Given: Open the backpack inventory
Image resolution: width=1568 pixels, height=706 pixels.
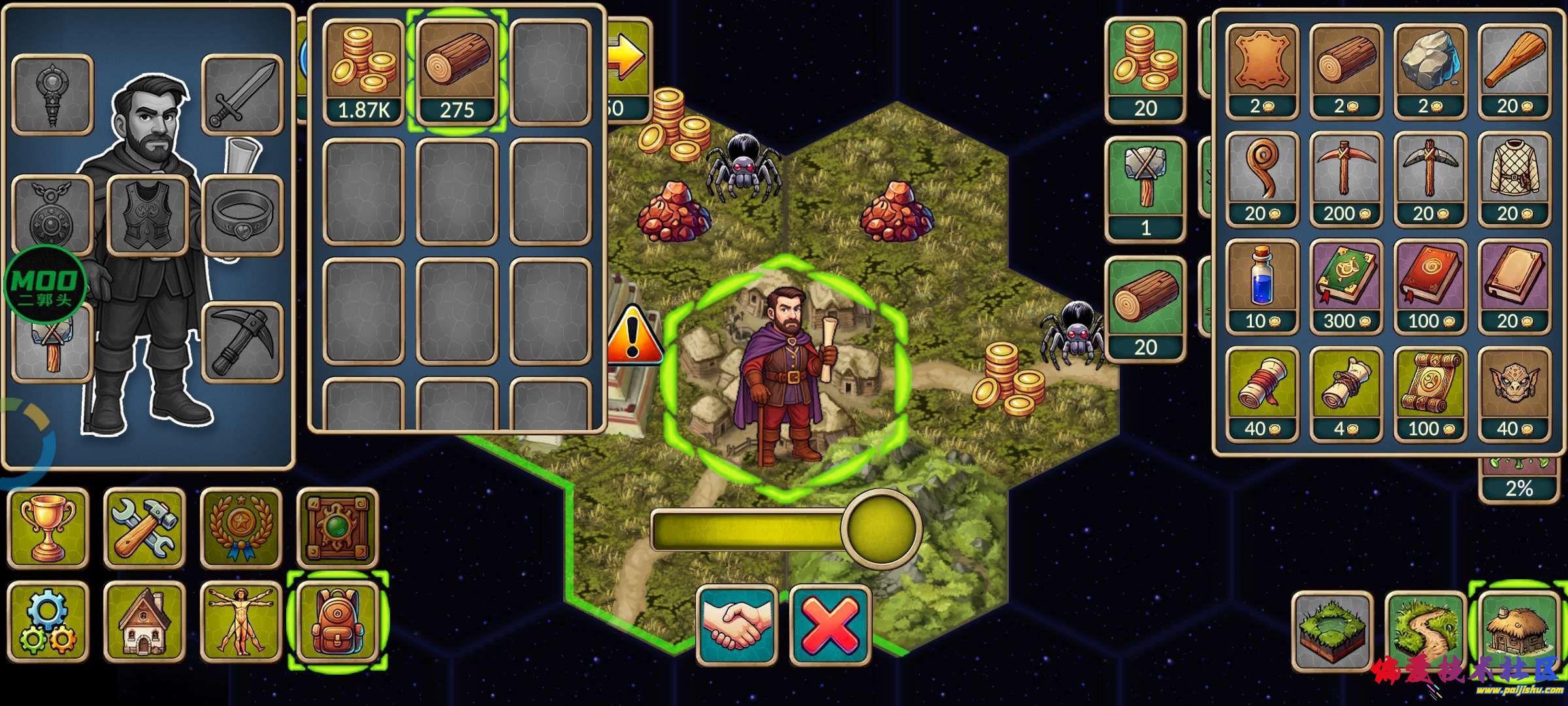Looking at the screenshot, I should [338, 622].
